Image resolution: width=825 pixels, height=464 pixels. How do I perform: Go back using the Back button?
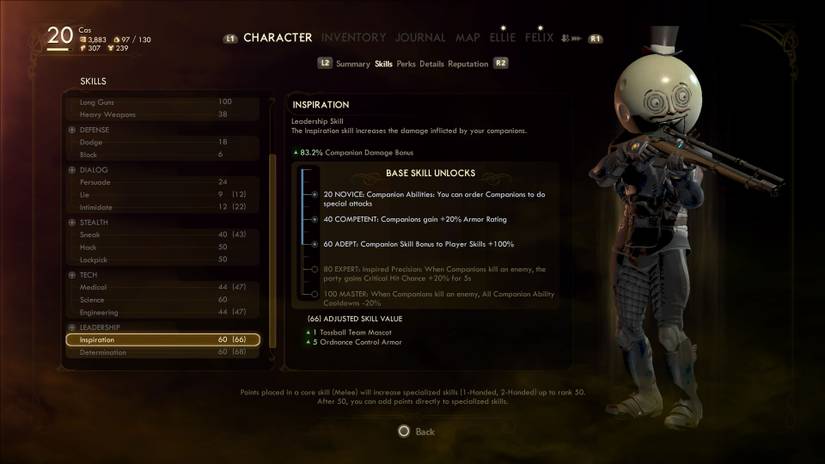click(416, 432)
